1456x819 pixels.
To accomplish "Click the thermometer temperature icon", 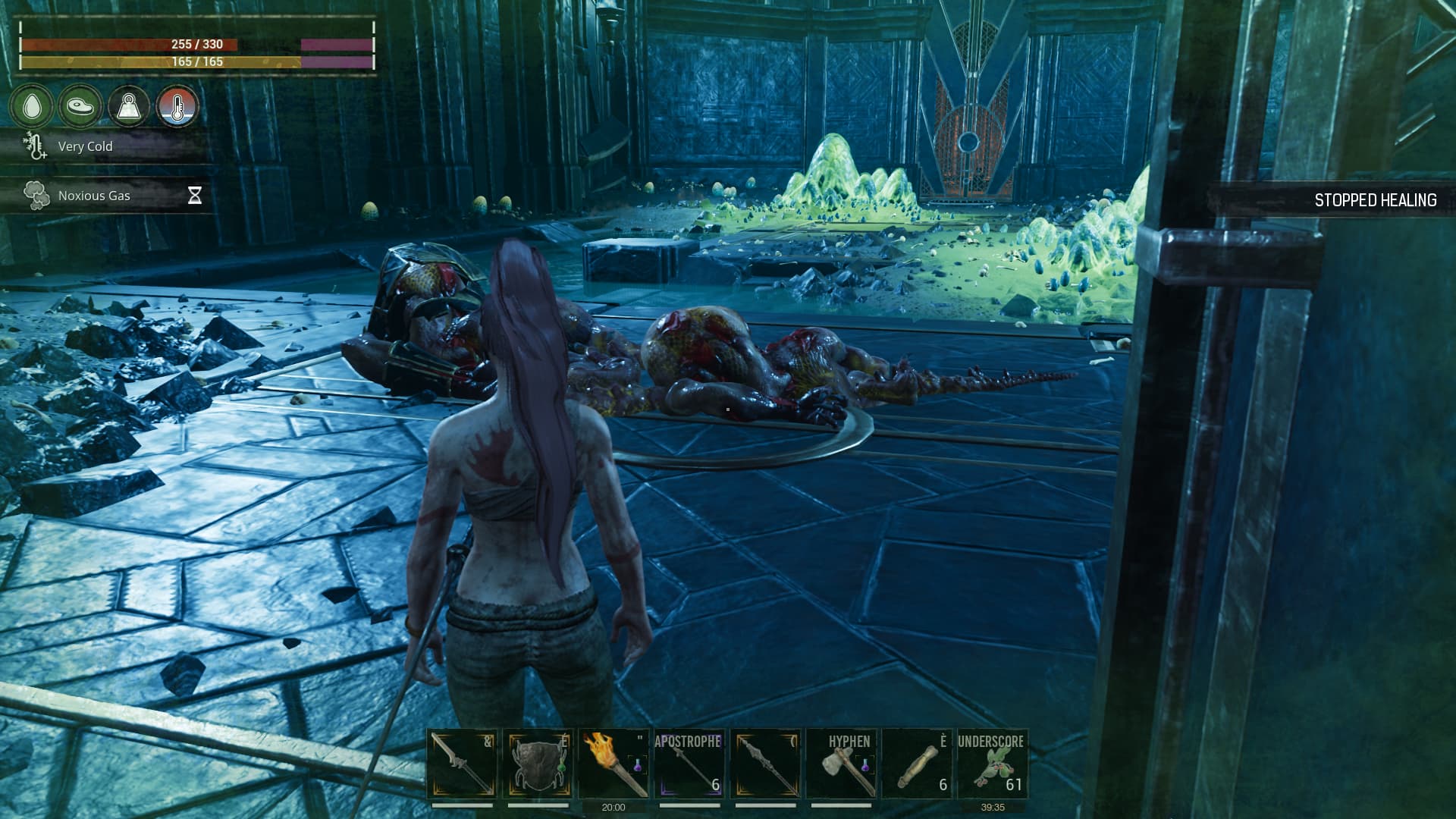I will pyautogui.click(x=177, y=105).
